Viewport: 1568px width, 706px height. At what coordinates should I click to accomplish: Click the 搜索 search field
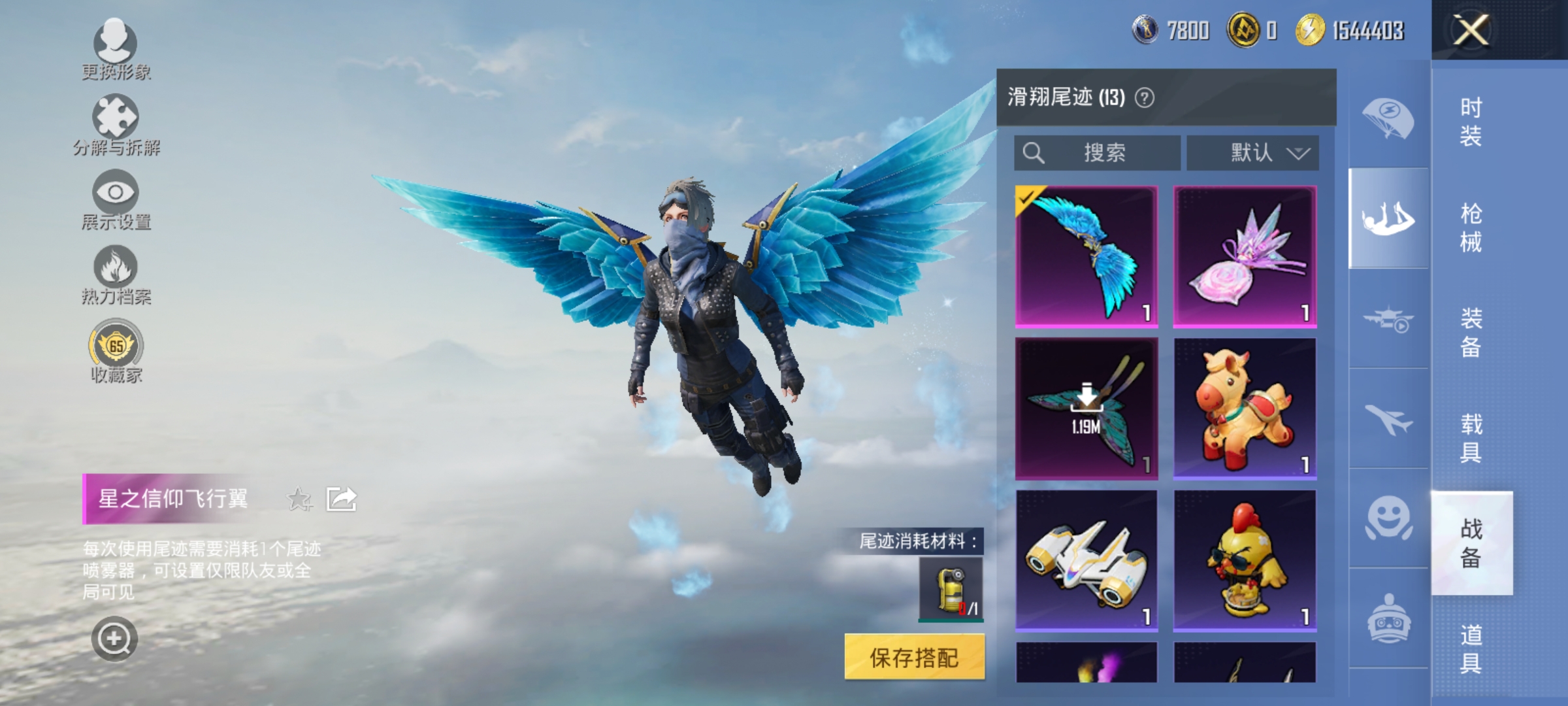pos(1098,152)
